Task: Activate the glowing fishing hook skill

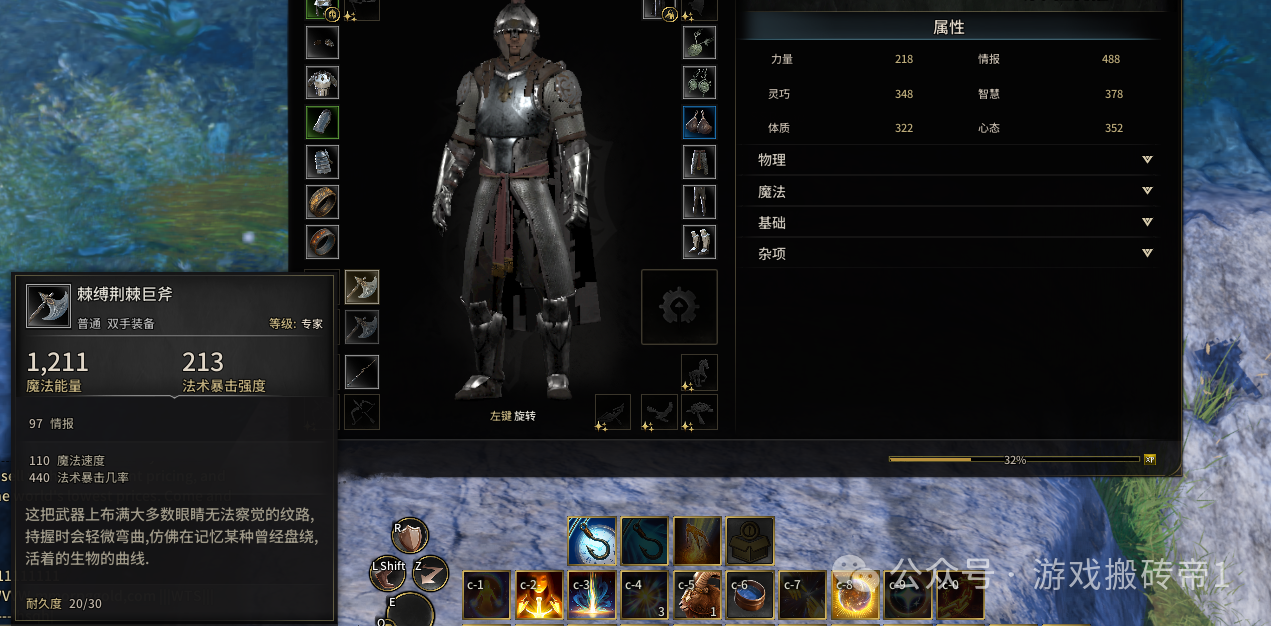Action: (x=591, y=540)
